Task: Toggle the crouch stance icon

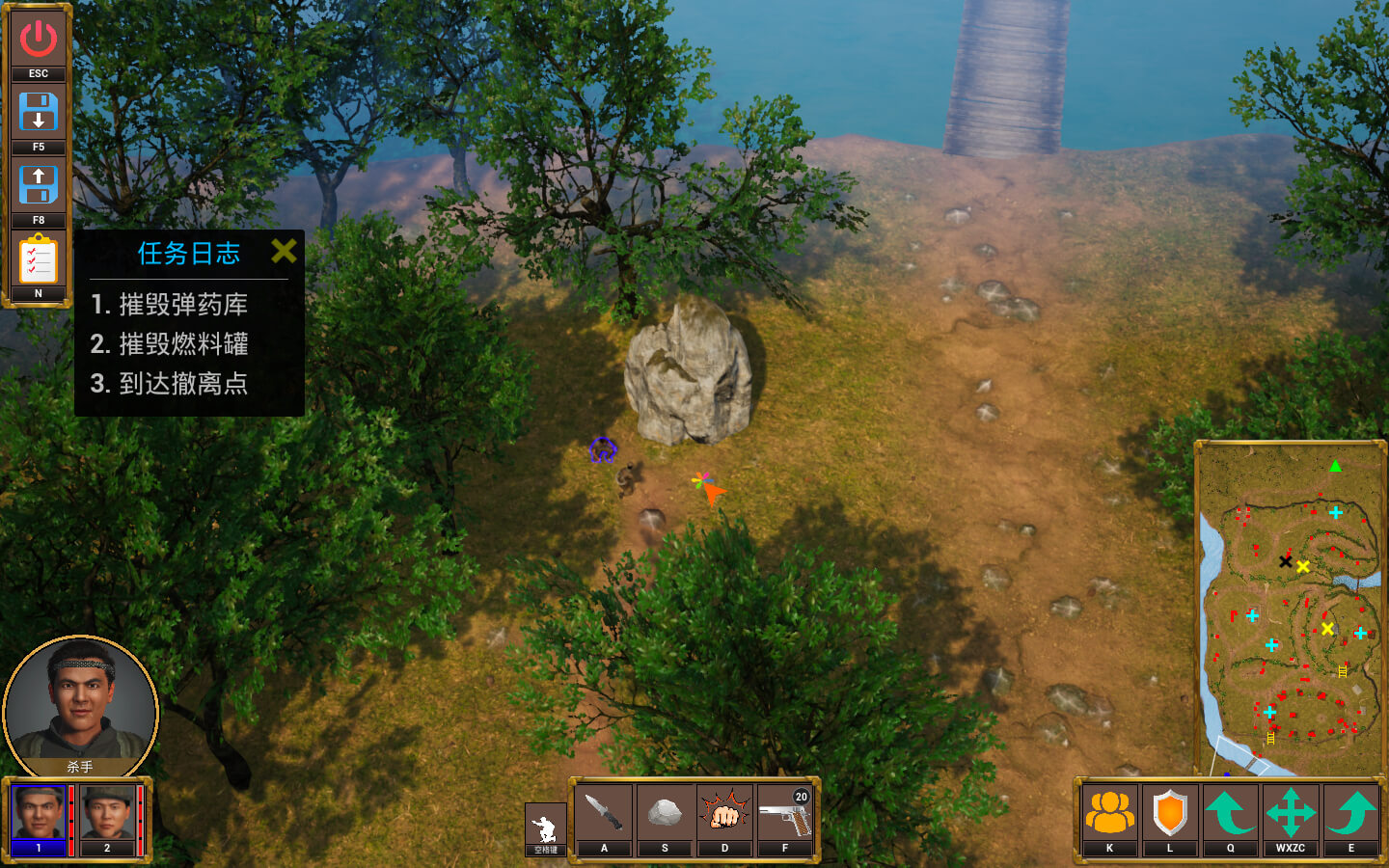Action: coord(545,828)
